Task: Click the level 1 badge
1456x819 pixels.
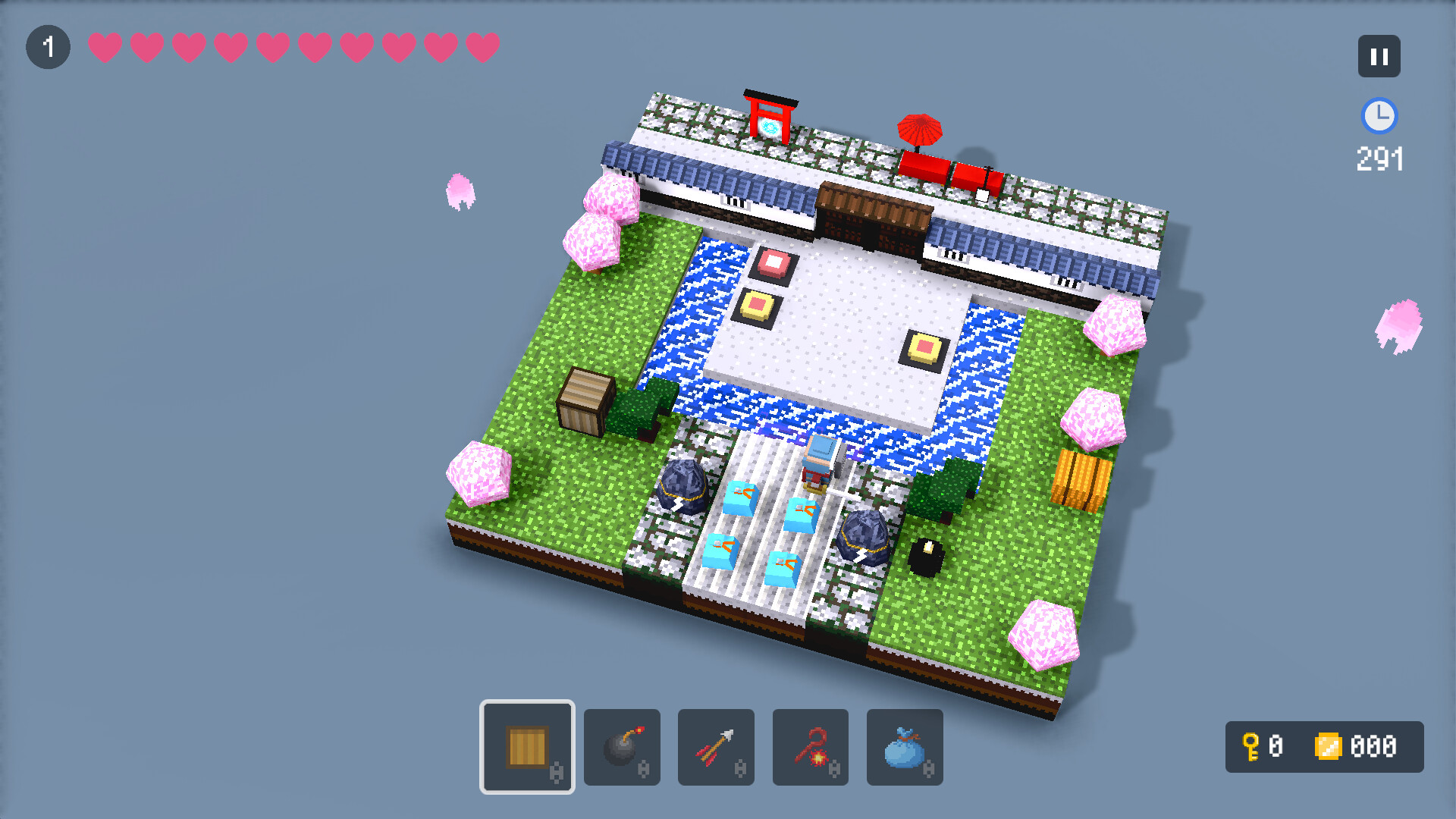Action: [48, 46]
